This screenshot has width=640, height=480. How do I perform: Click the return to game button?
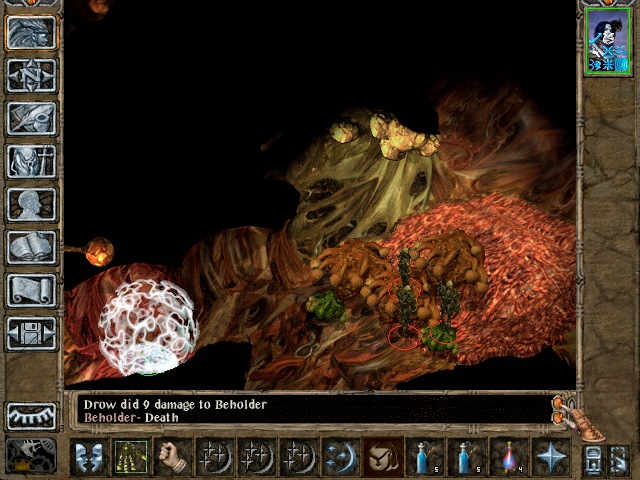(x=31, y=32)
